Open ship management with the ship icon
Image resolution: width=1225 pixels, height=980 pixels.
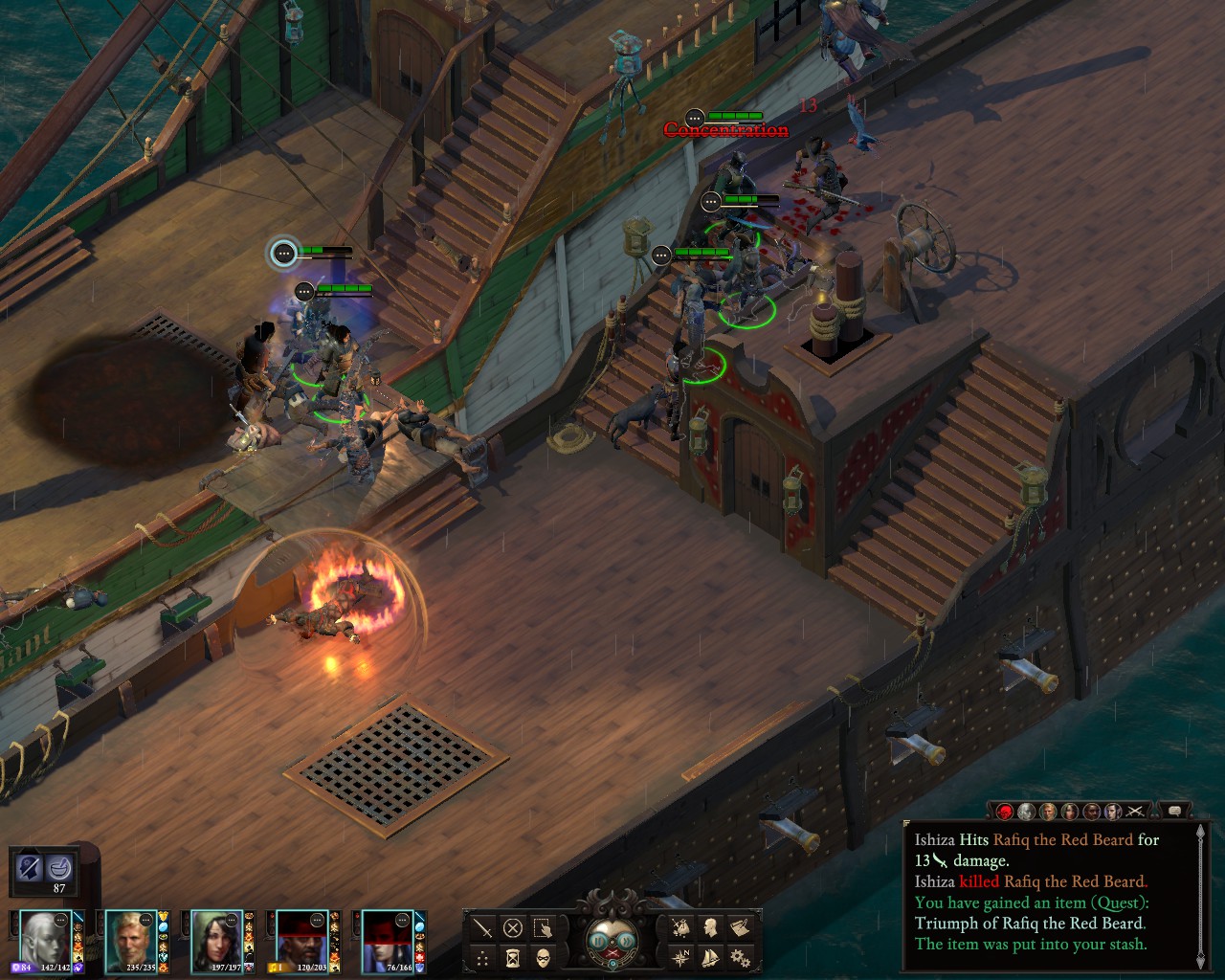click(711, 956)
